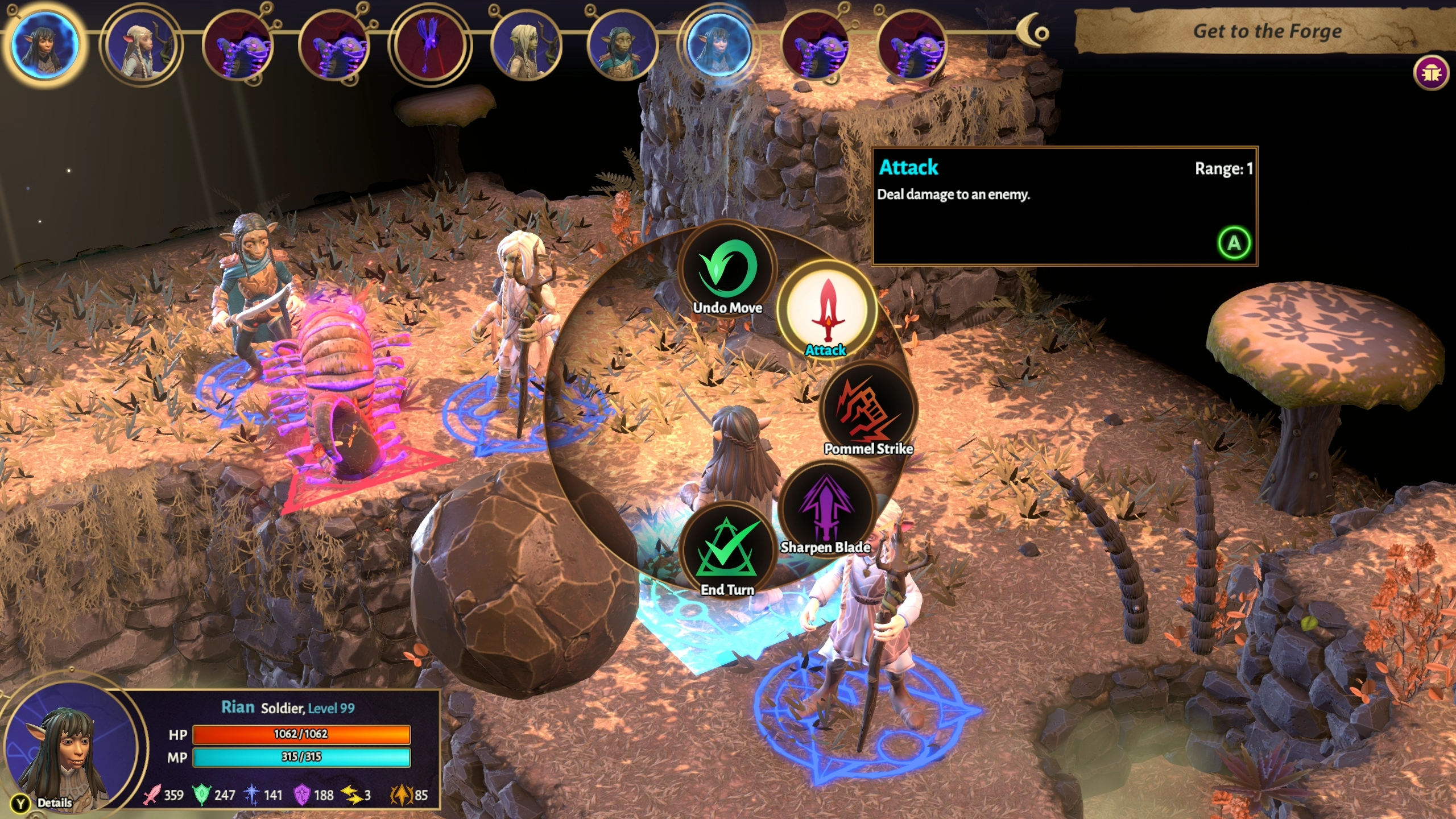The width and height of the screenshot is (1456, 819).
Task: Click the Get to the Forge objective banner
Action: click(x=1266, y=31)
